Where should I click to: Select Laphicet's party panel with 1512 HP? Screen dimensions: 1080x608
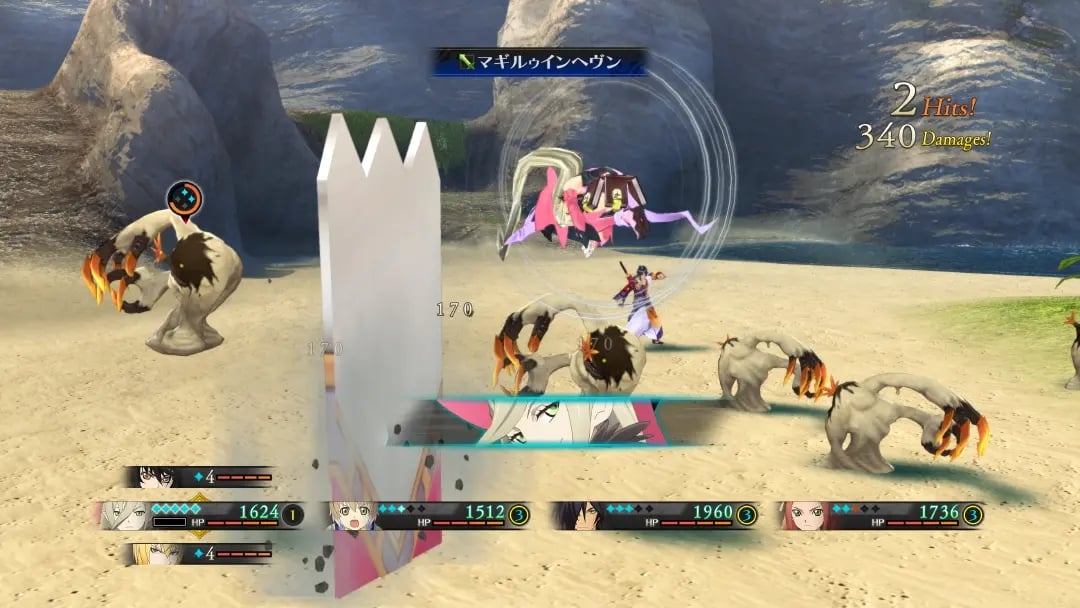click(x=428, y=515)
